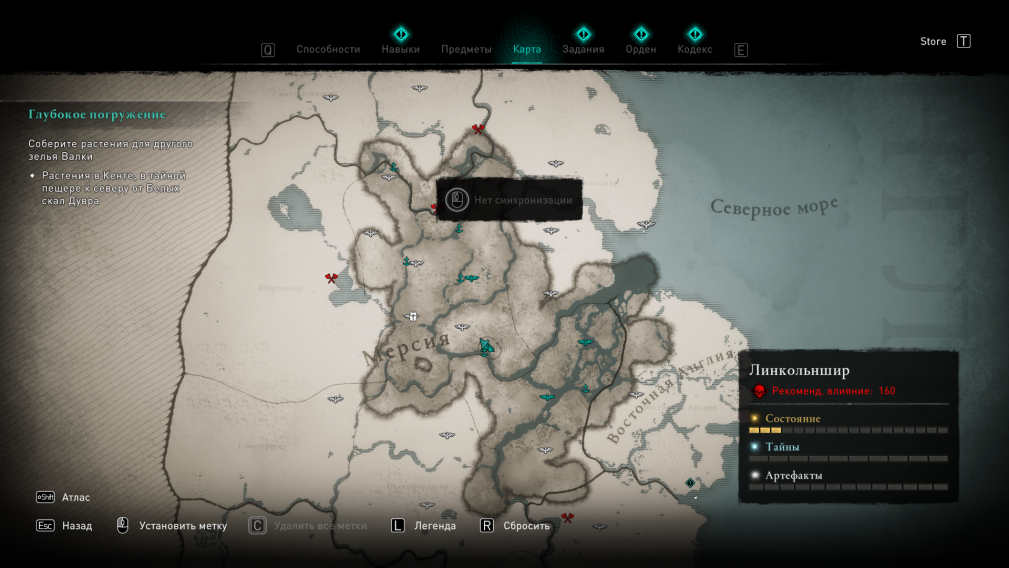The height and width of the screenshot is (568, 1009).
Task: Open the Навыки tab
Action: (400, 49)
